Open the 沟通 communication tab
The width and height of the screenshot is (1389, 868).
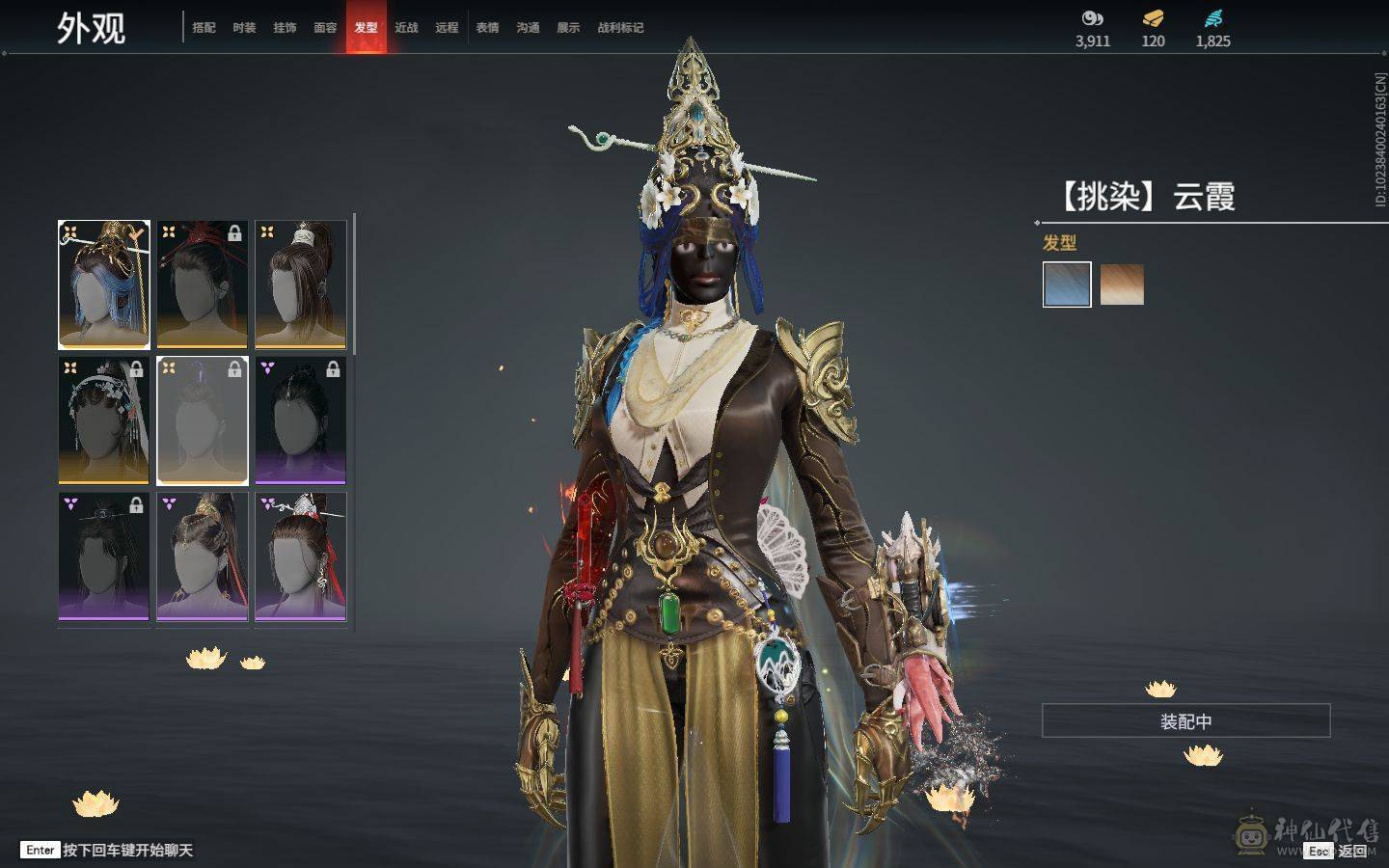528,28
